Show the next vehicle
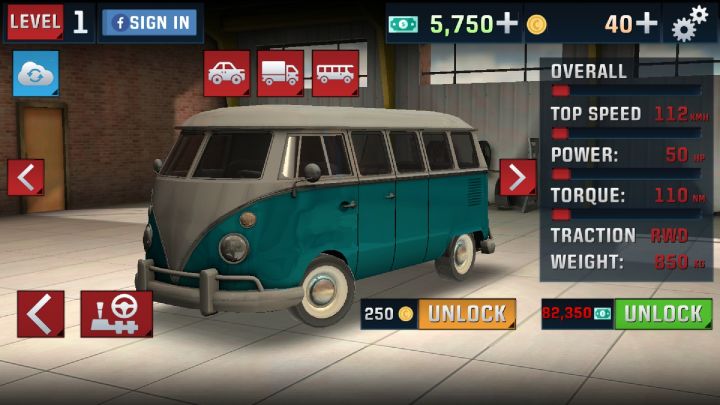 517,177
